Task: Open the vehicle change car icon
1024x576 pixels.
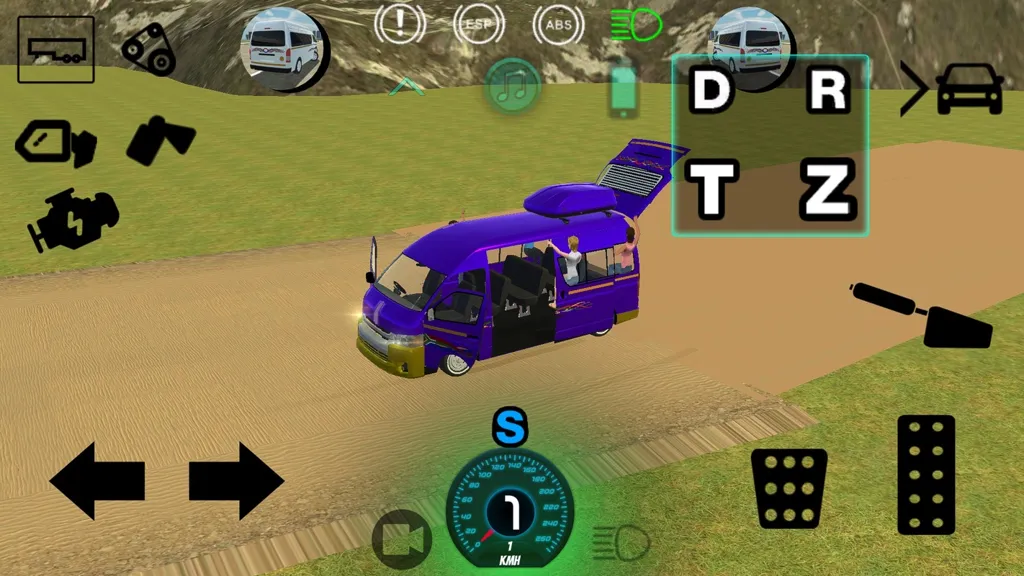Action: point(953,88)
